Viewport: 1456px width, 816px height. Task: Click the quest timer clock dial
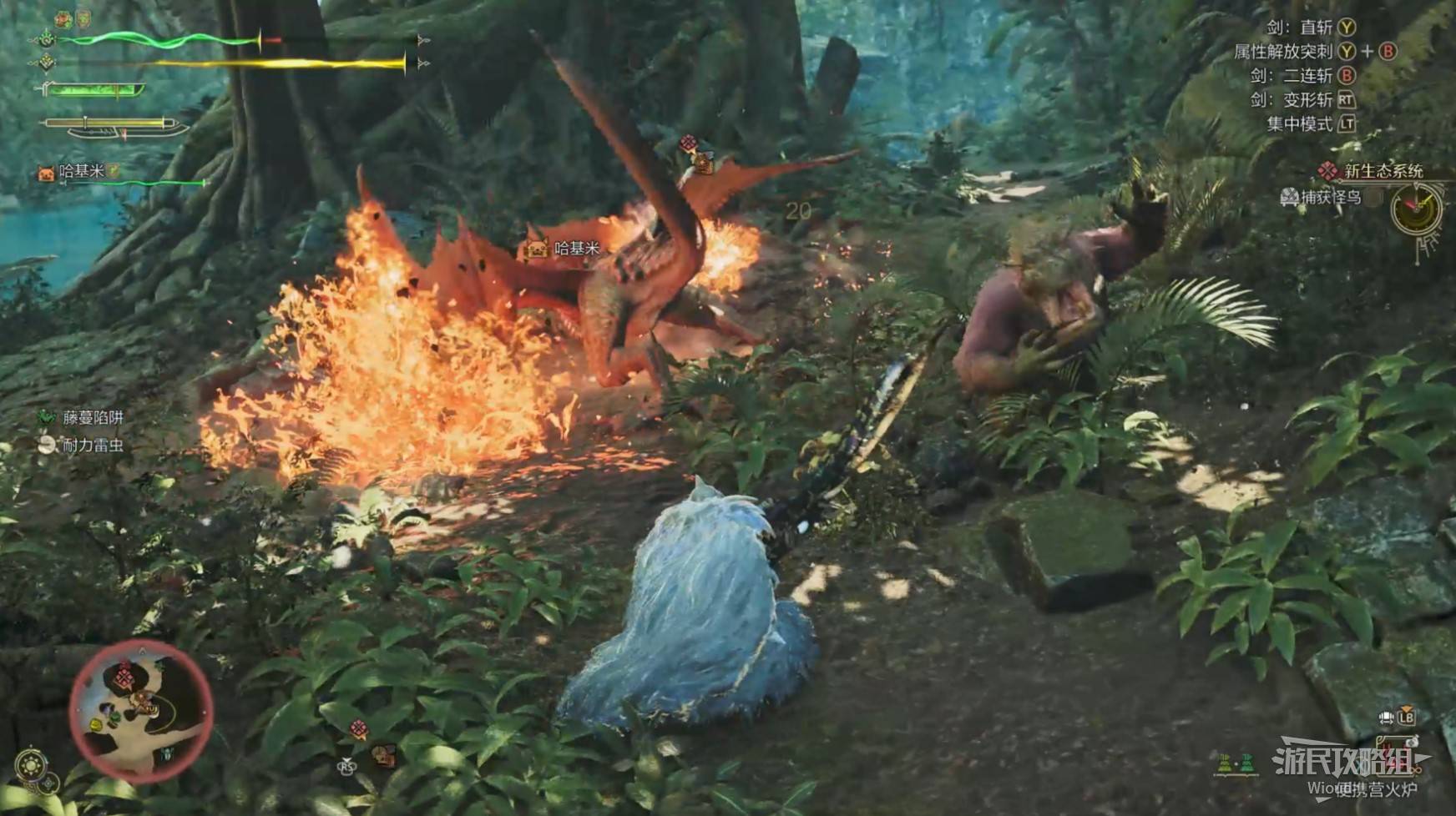click(x=1417, y=209)
